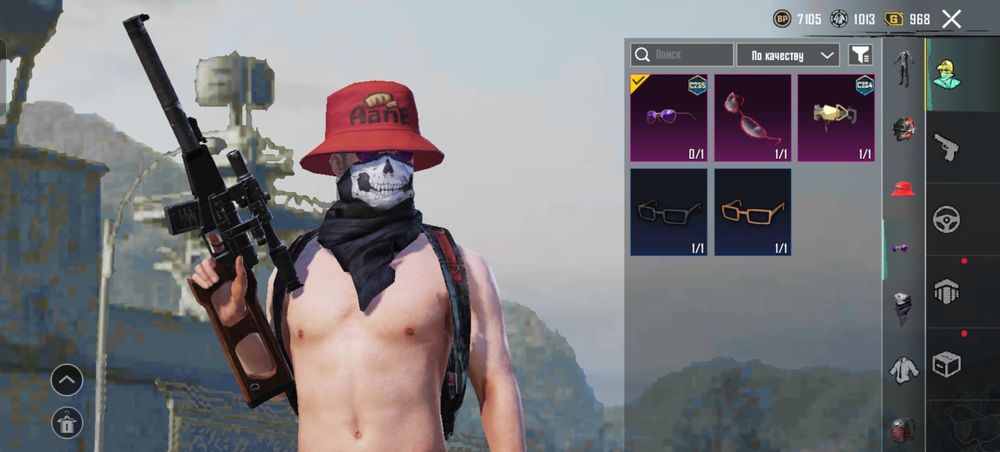The width and height of the screenshot is (1000, 452).
Task: Open the hanger wardrobe button
Action: [x=67, y=423]
